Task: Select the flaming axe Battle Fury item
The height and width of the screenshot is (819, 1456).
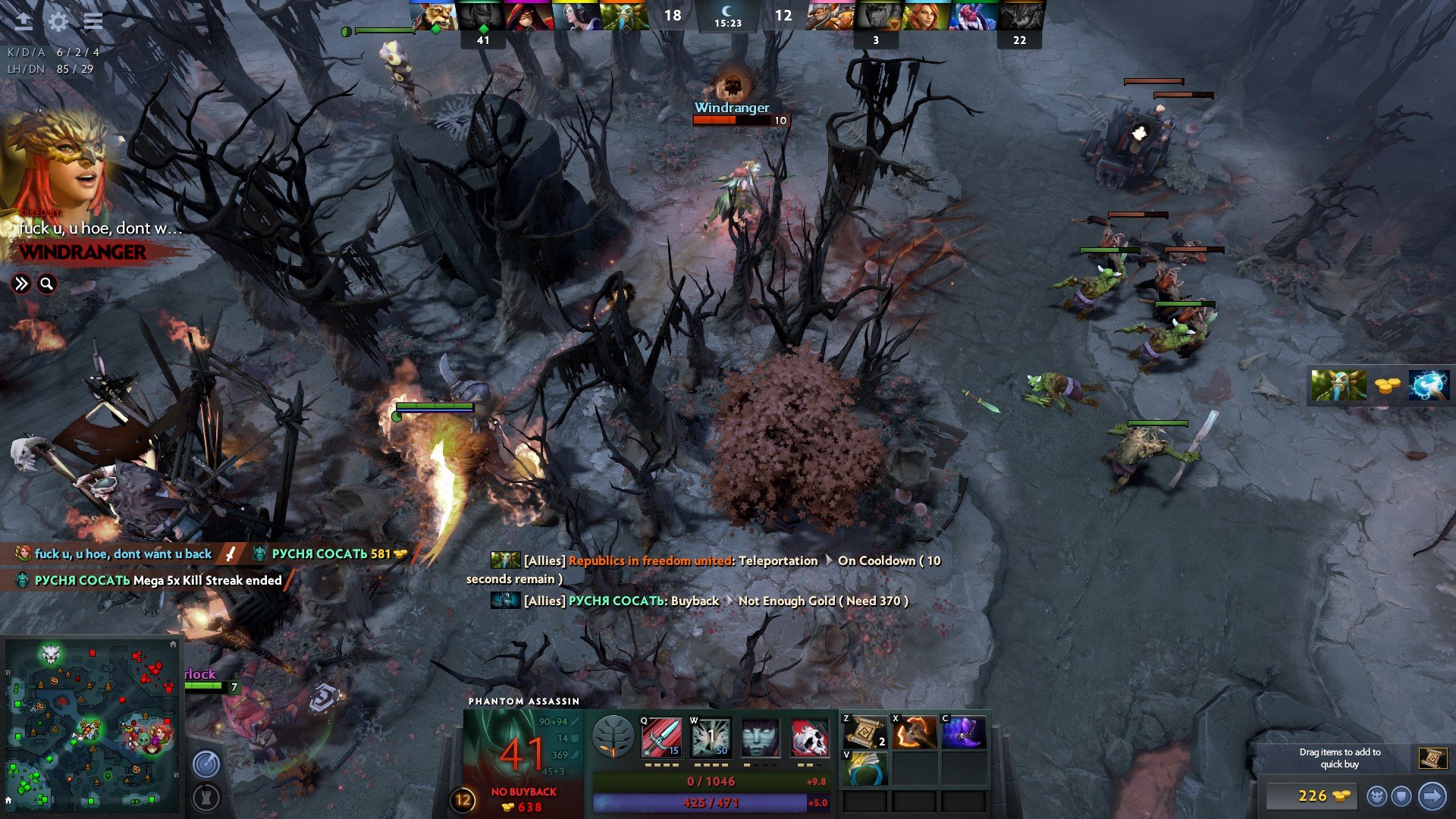Action: coord(914,733)
